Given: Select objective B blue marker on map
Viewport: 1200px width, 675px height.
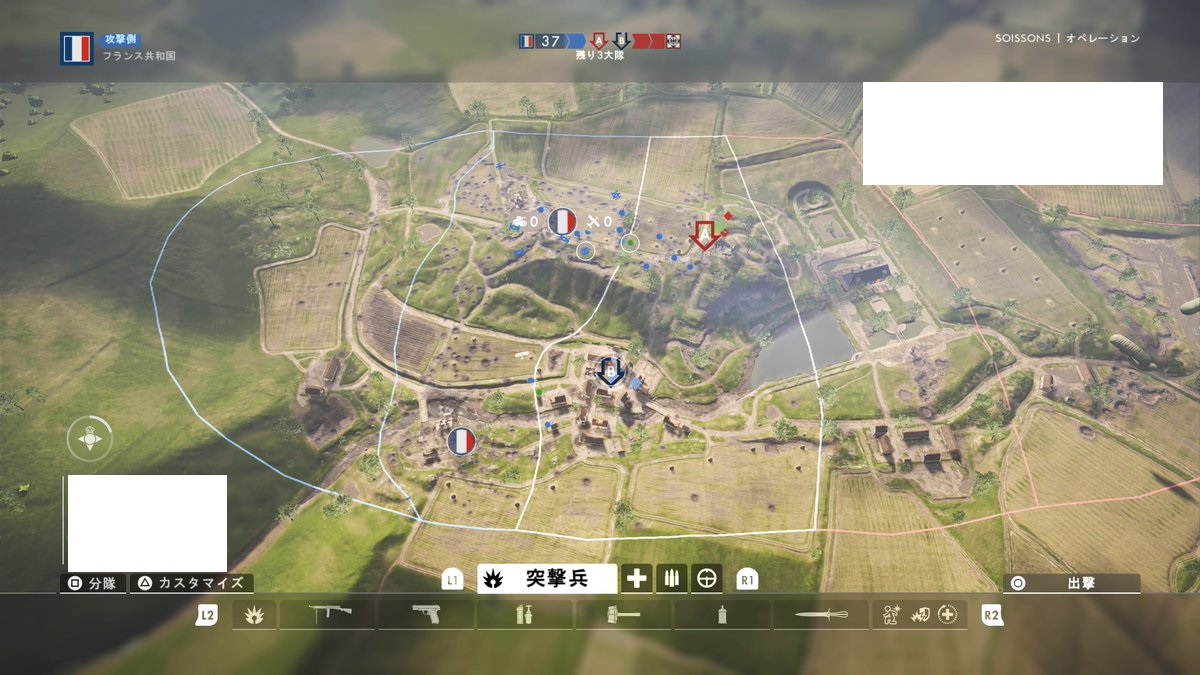Looking at the screenshot, I should click(x=609, y=372).
